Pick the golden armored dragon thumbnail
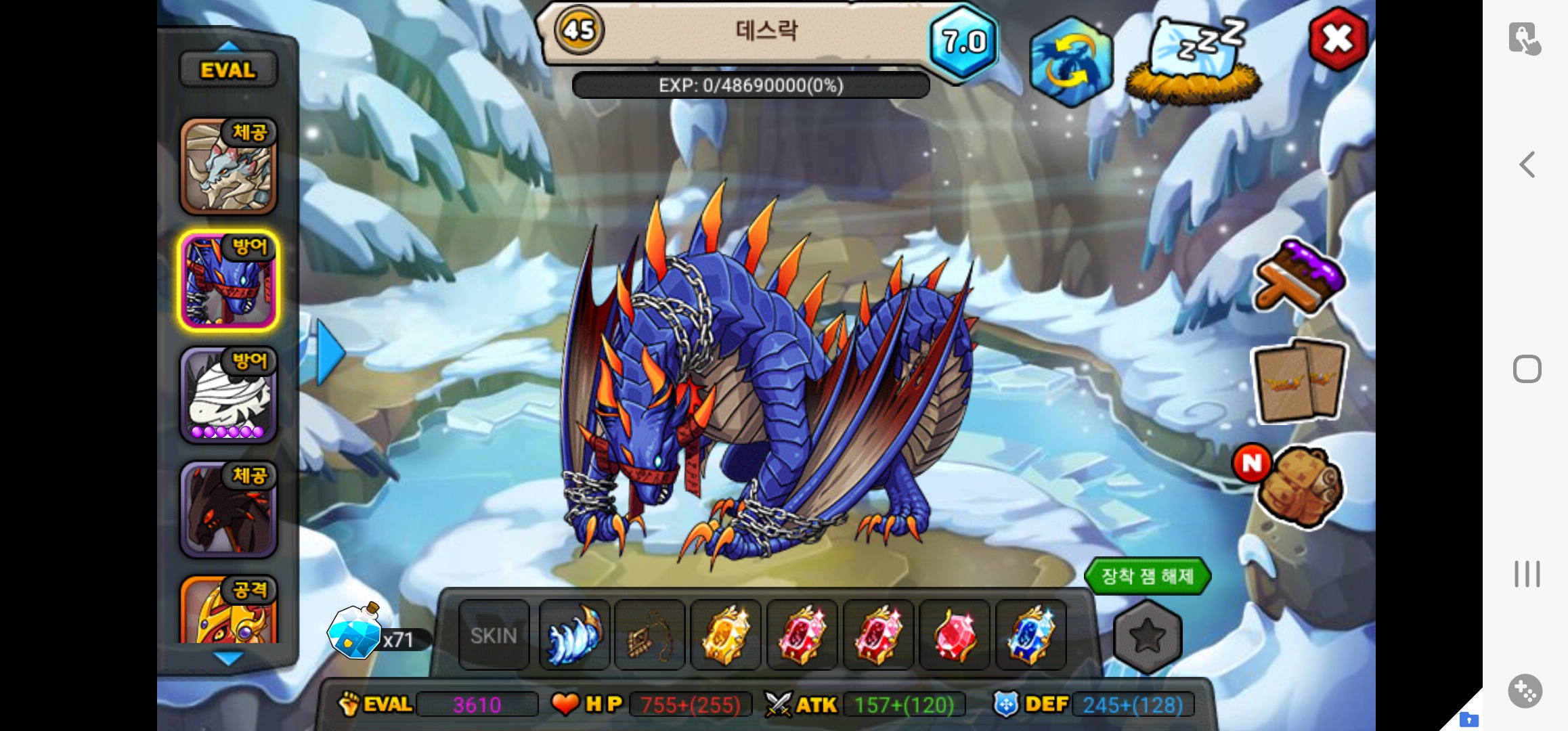 pyautogui.click(x=228, y=611)
